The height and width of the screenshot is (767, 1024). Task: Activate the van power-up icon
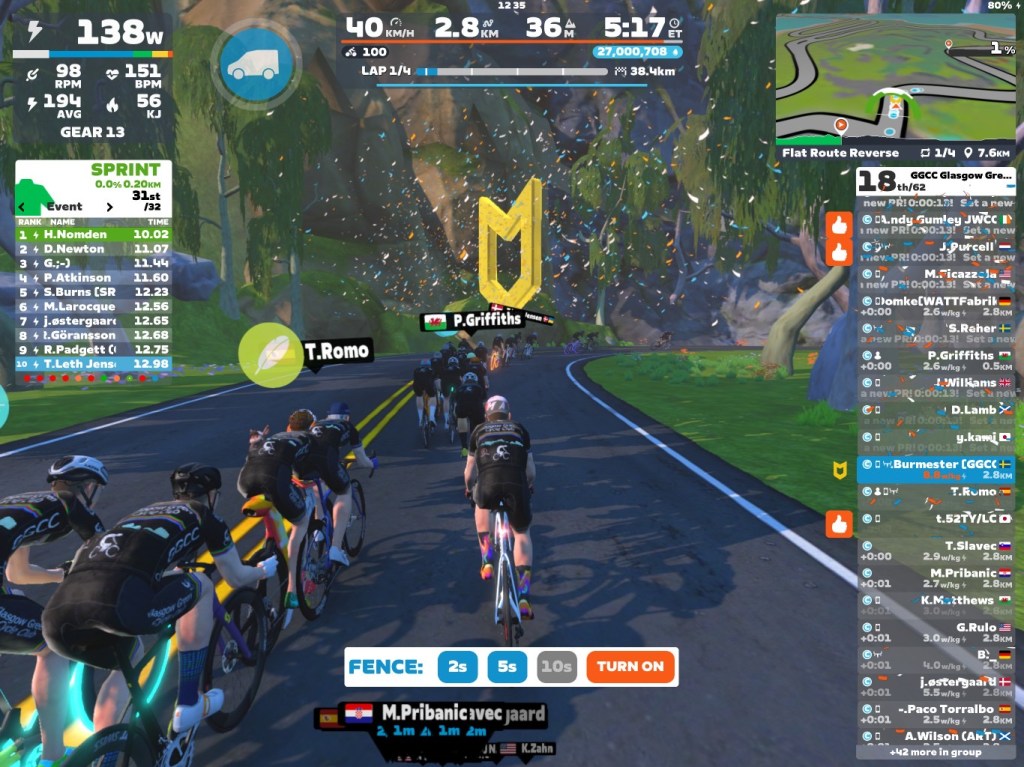tap(254, 64)
